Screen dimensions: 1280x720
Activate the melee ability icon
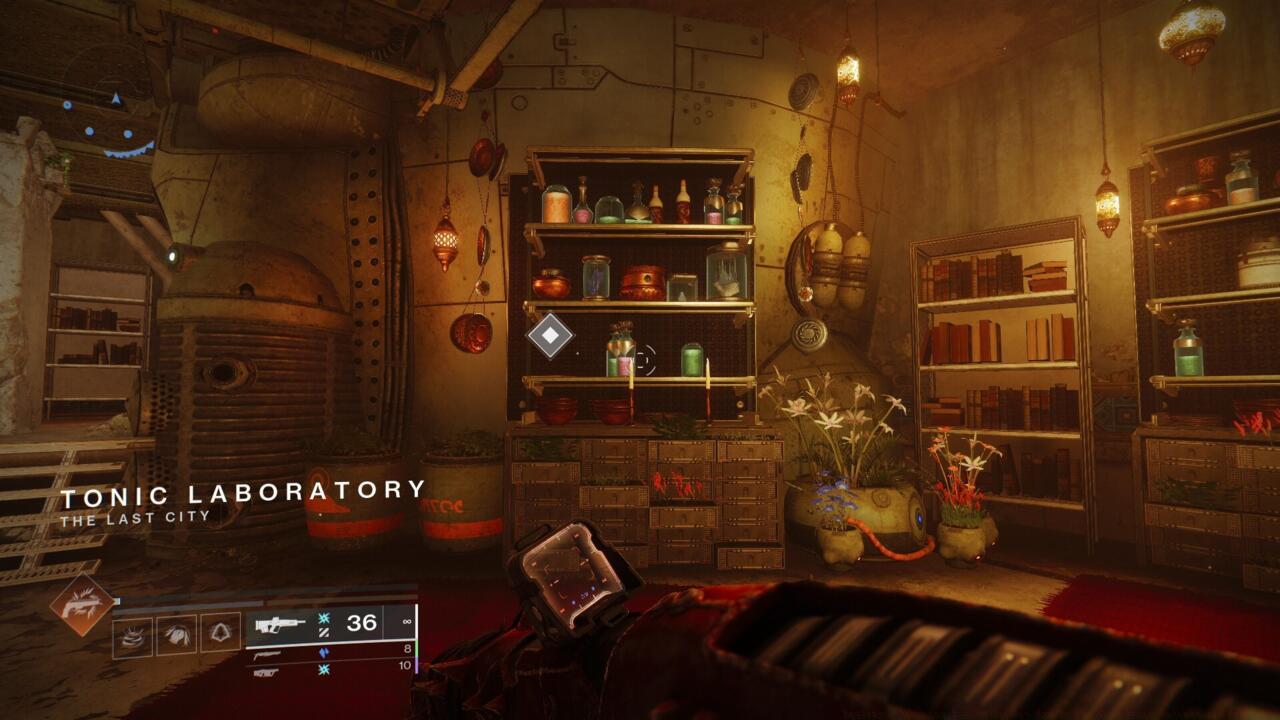coord(176,634)
